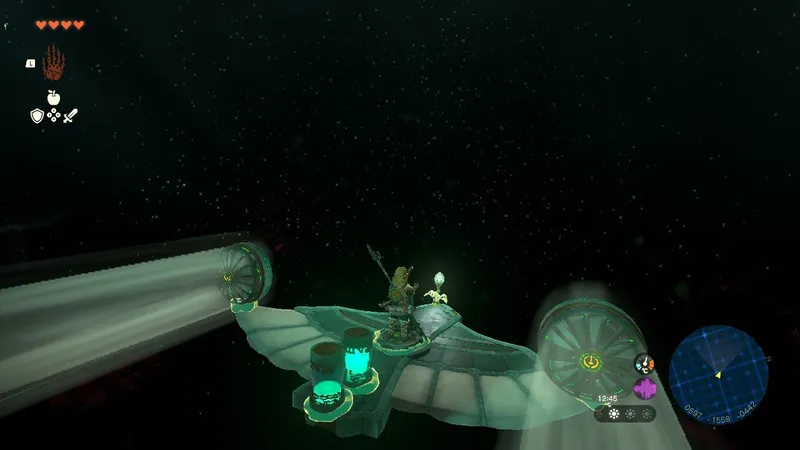This screenshot has width=800, height=450.
Task: Activate the Ultrahand ability icon
Action: pos(53,64)
